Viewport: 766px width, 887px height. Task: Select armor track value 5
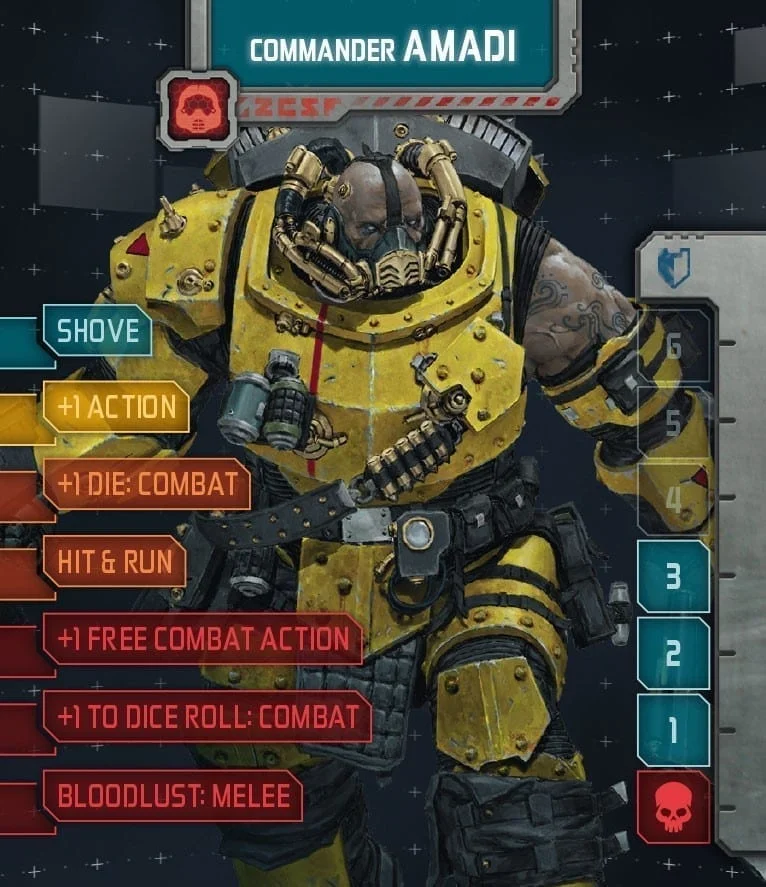(x=673, y=423)
